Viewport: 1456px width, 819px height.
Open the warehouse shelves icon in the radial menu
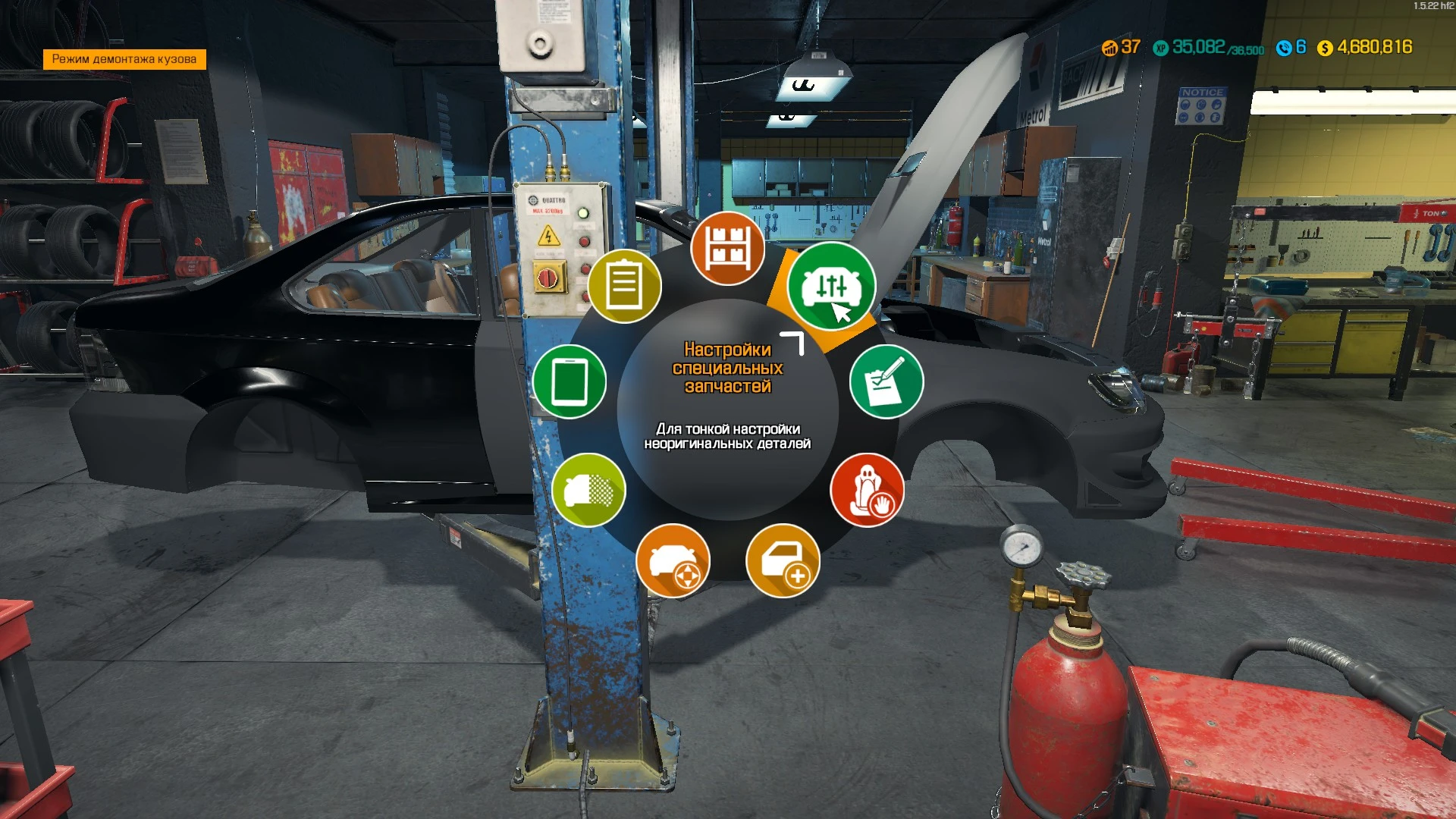click(726, 246)
